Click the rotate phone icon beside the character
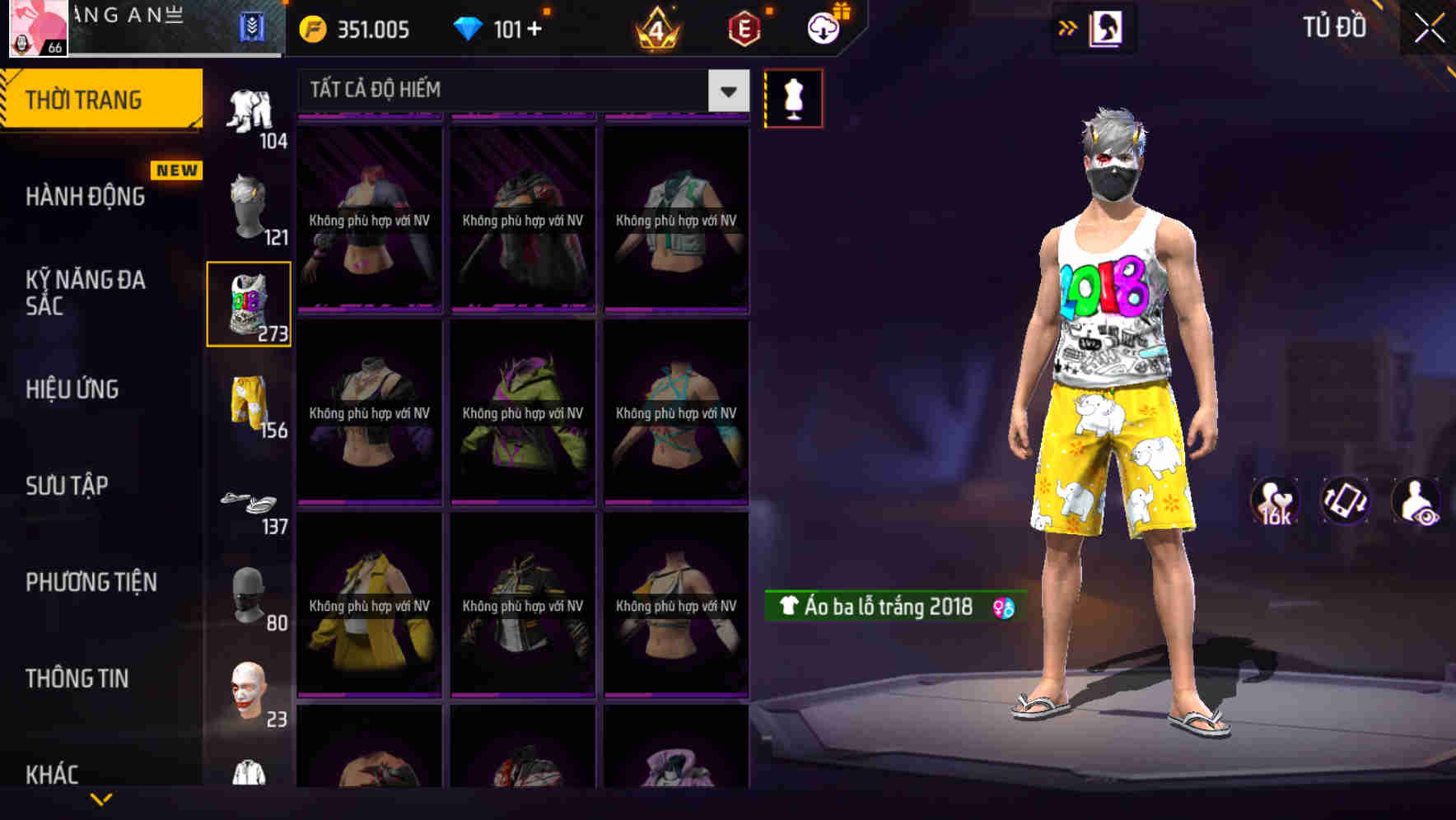The width and height of the screenshot is (1456, 820). click(x=1344, y=501)
